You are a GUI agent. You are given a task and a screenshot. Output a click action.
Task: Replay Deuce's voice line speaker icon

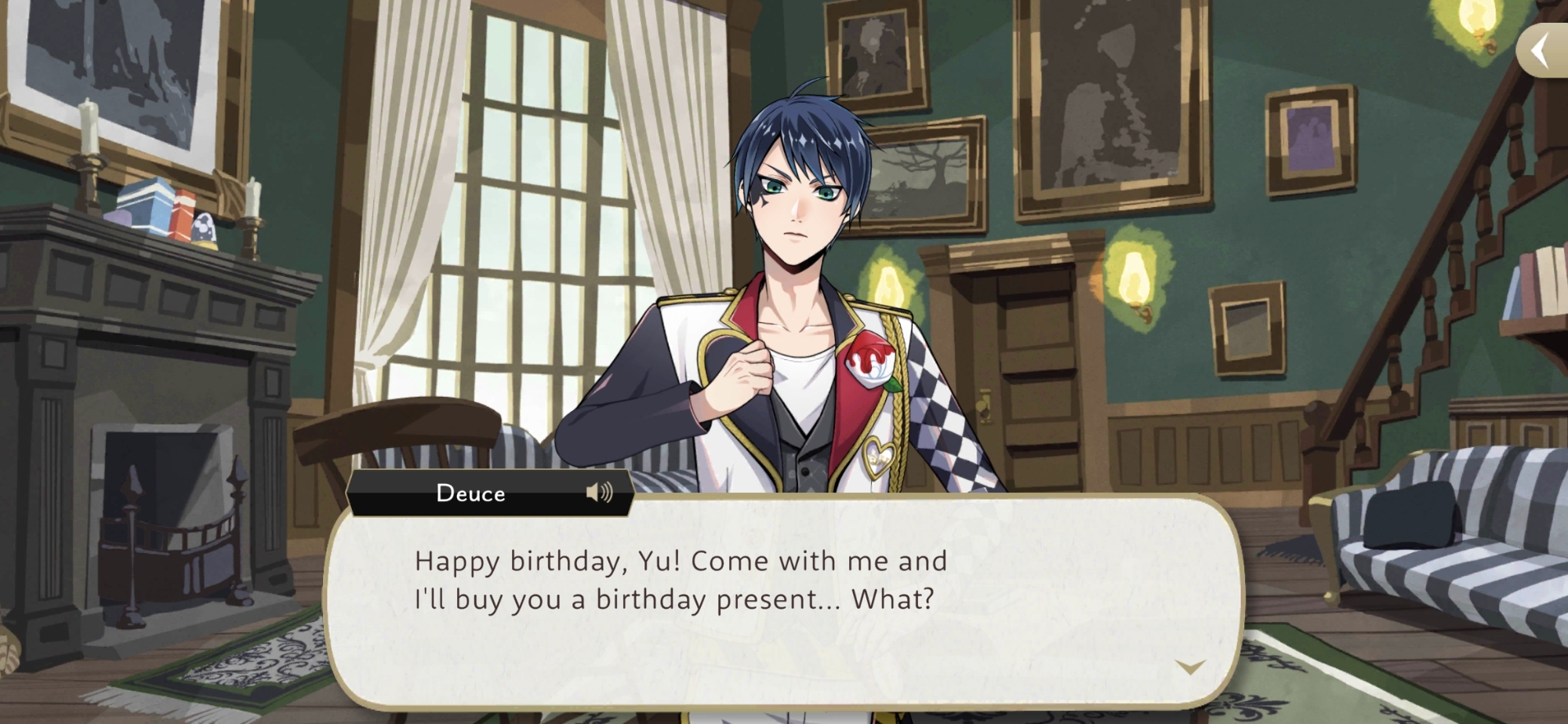point(599,493)
